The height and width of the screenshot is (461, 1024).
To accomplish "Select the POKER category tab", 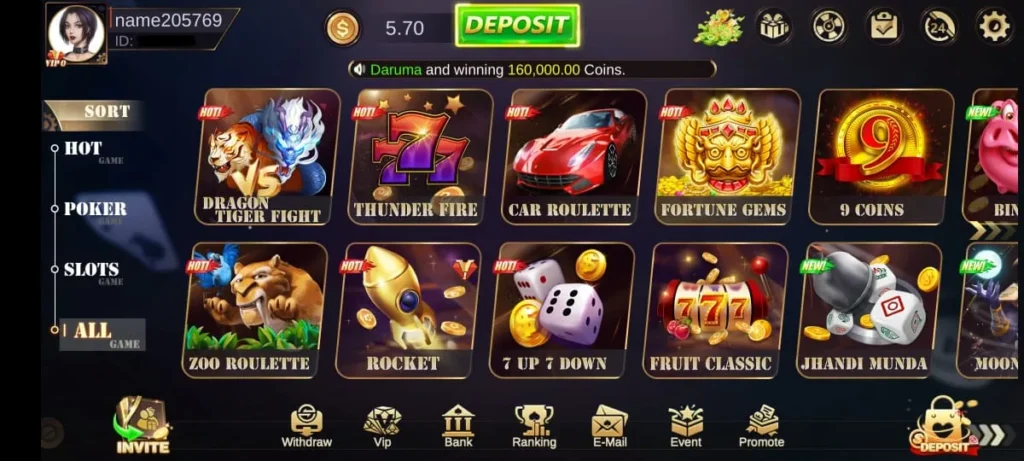I will pos(95,209).
